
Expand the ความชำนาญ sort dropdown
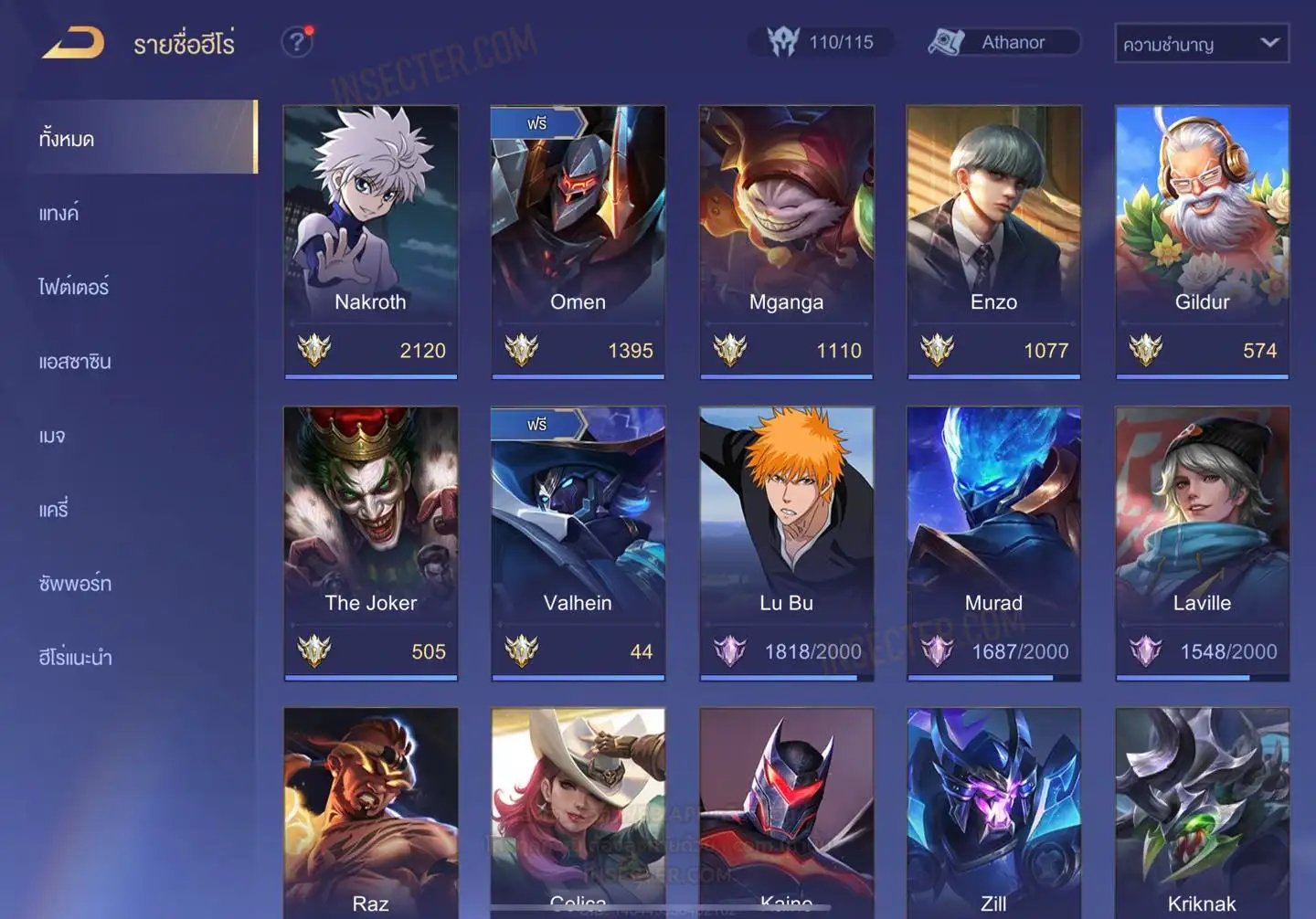[1201, 44]
